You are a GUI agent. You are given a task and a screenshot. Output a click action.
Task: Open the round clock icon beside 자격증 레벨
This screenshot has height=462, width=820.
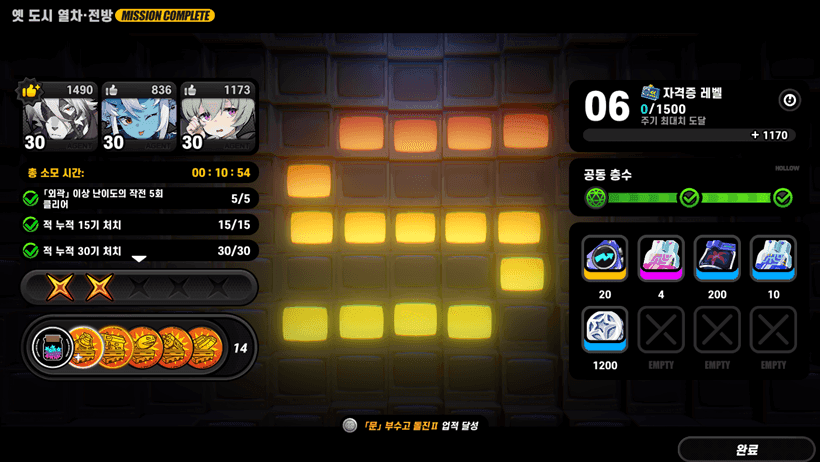point(789,100)
